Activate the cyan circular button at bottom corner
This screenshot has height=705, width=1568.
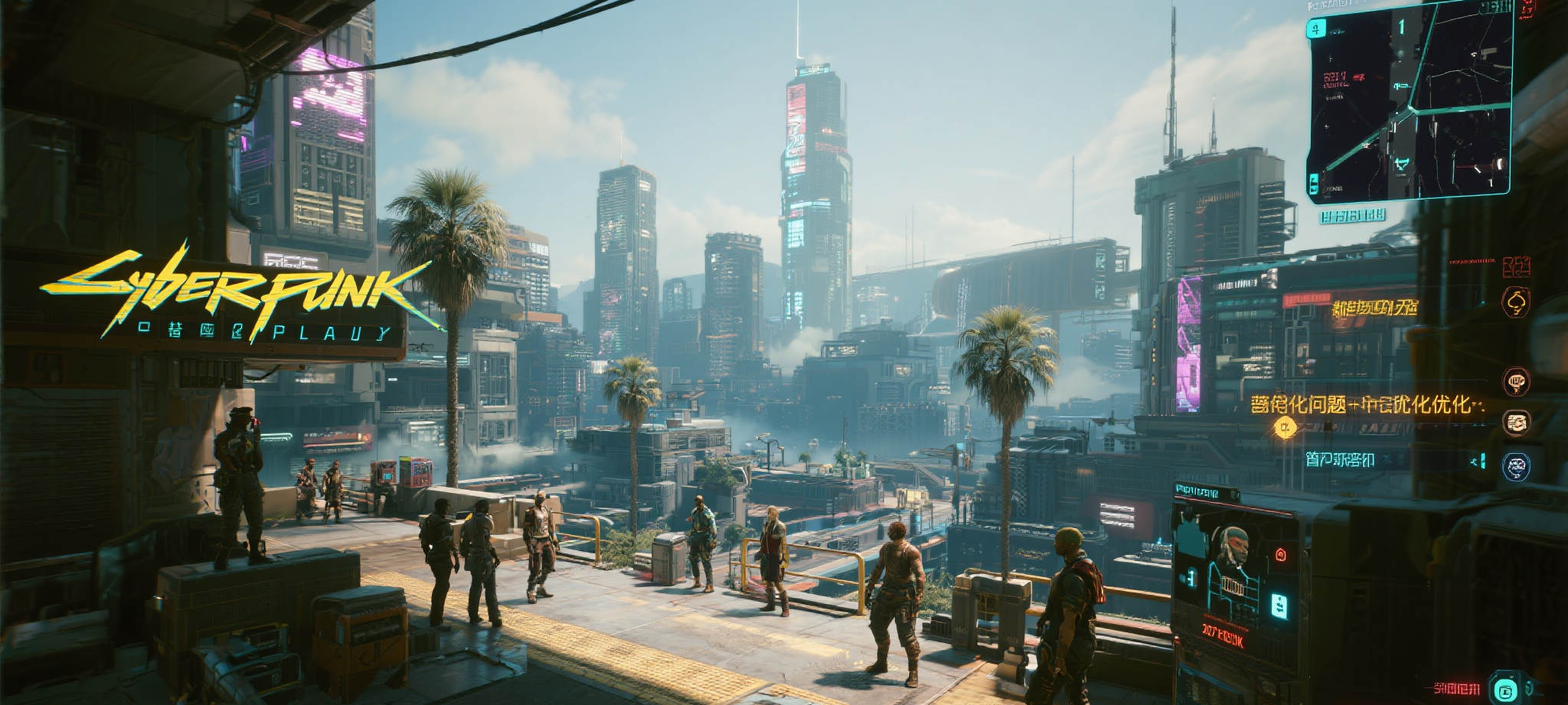point(1505,689)
